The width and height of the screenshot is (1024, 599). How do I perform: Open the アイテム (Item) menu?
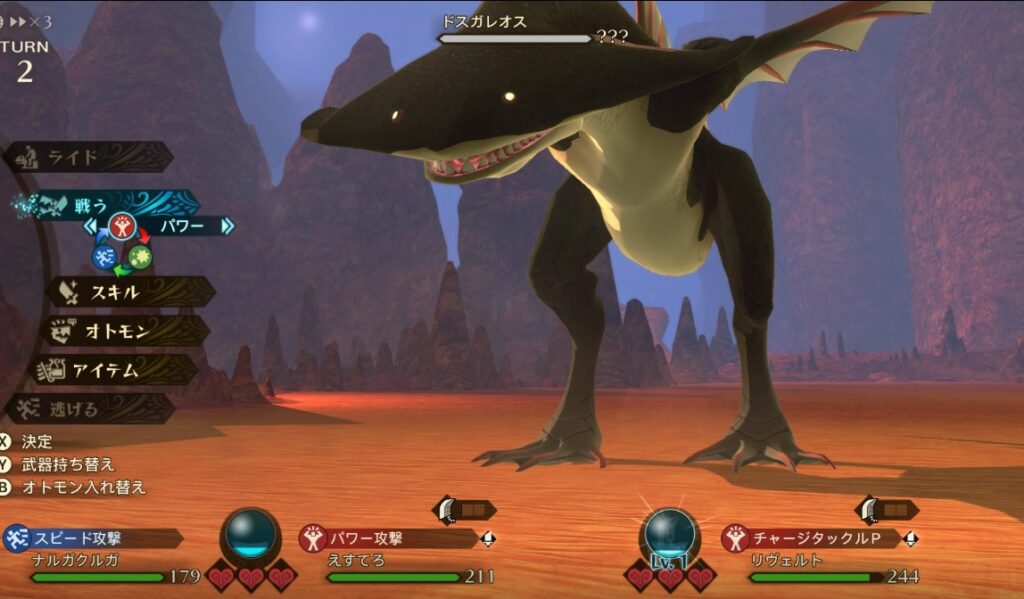click(118, 370)
